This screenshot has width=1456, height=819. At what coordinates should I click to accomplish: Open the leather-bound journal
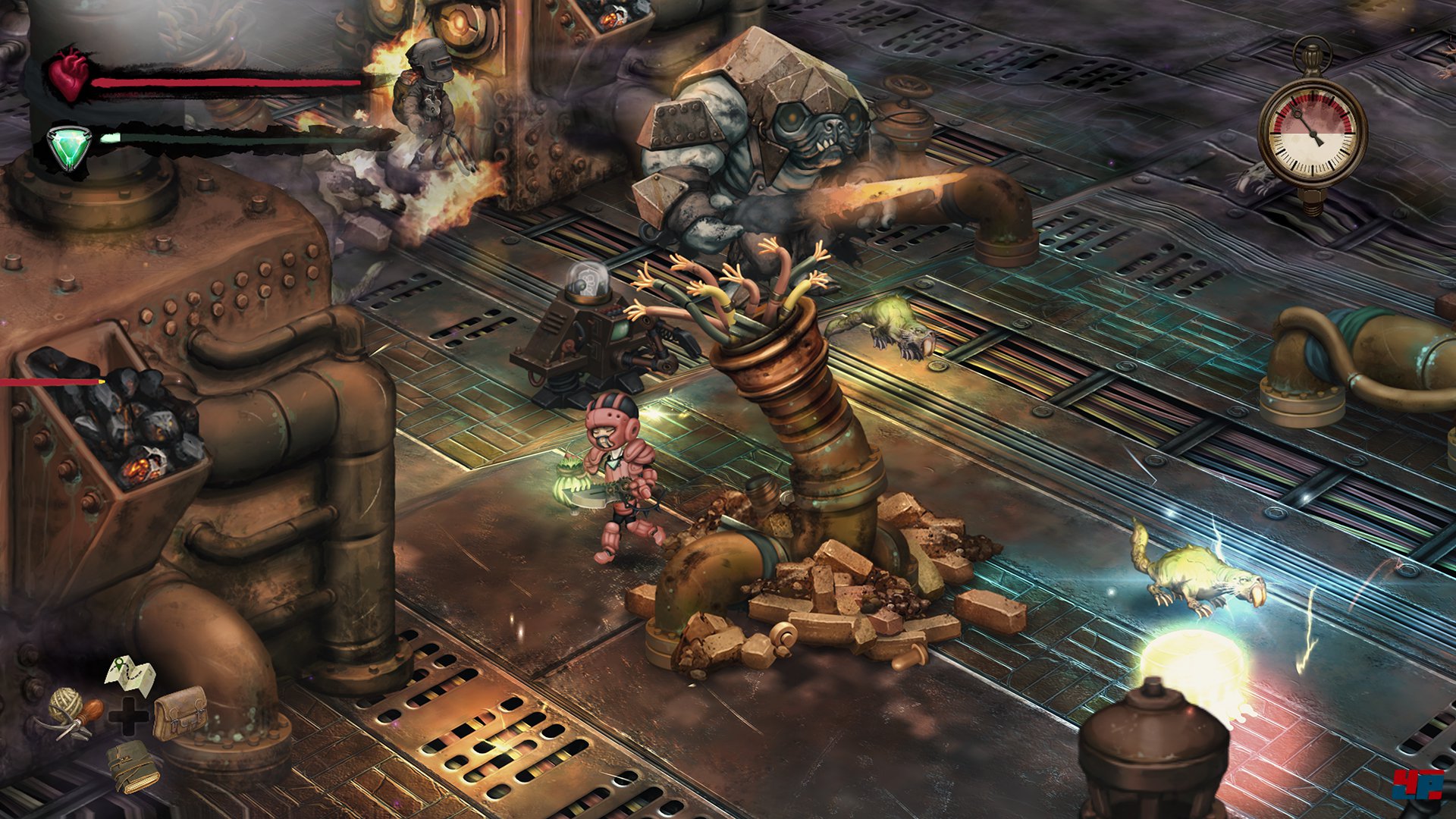point(132,766)
